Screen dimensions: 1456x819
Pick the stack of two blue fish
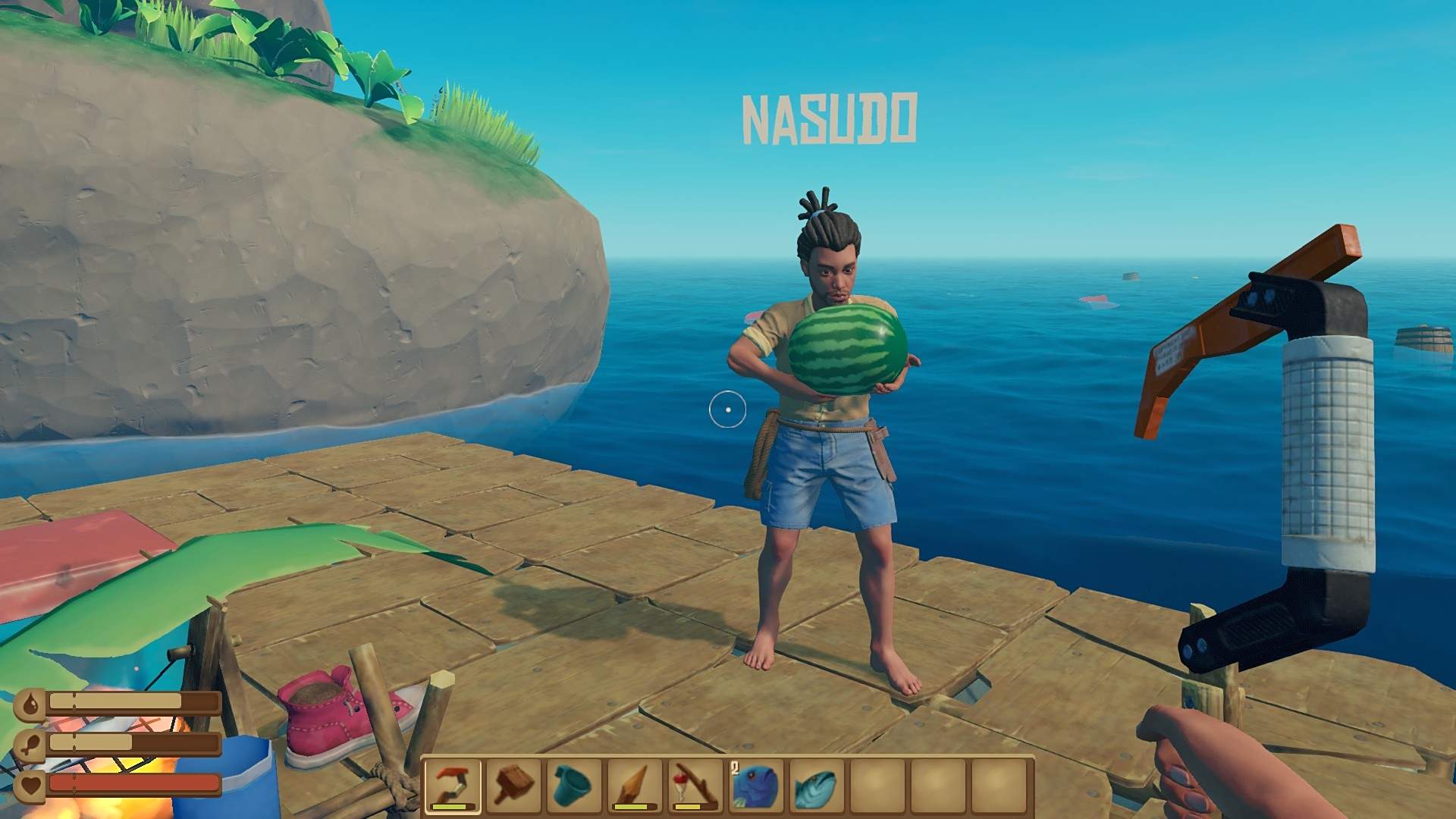757,786
